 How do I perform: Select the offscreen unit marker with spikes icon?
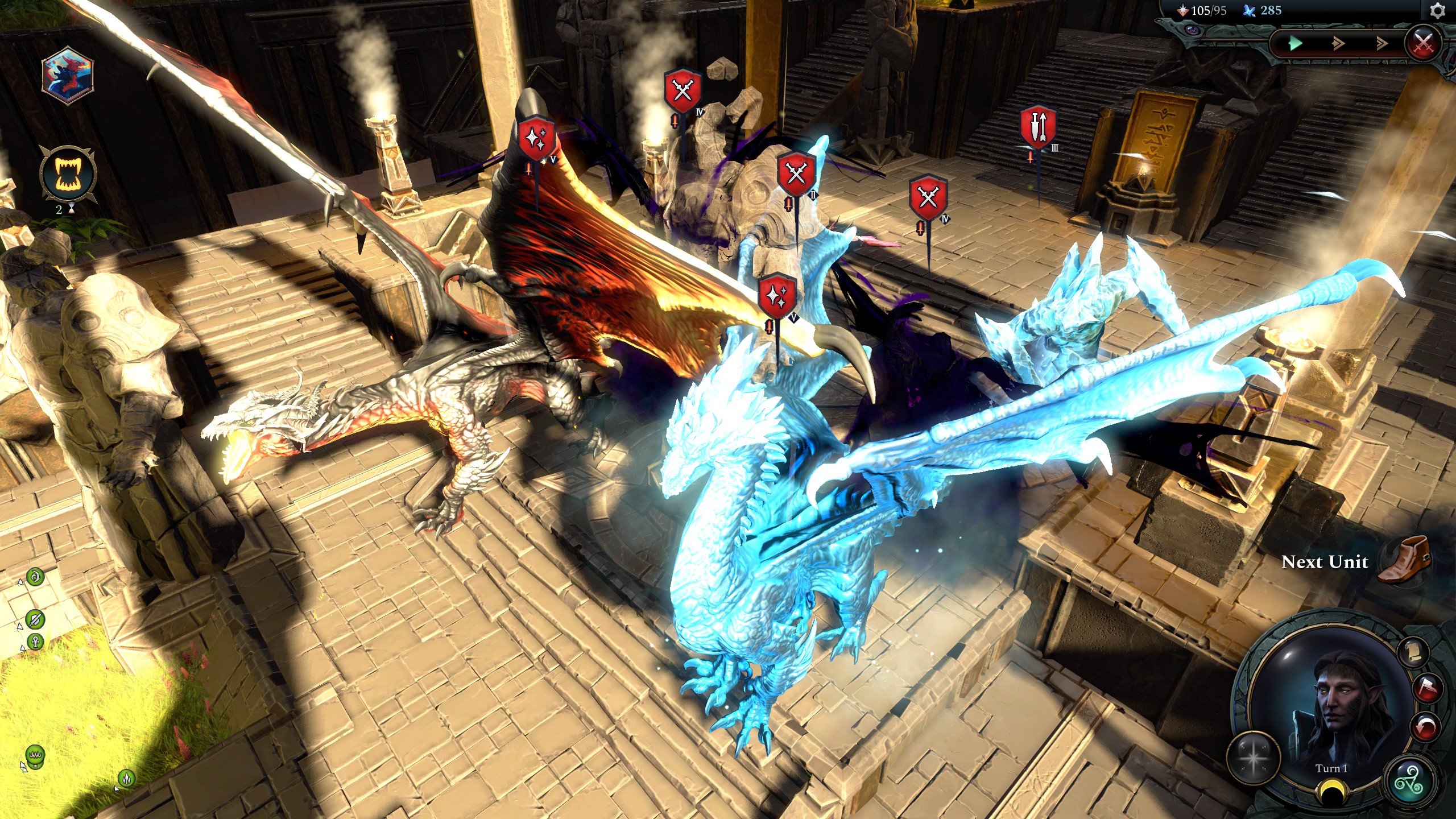(126, 777)
